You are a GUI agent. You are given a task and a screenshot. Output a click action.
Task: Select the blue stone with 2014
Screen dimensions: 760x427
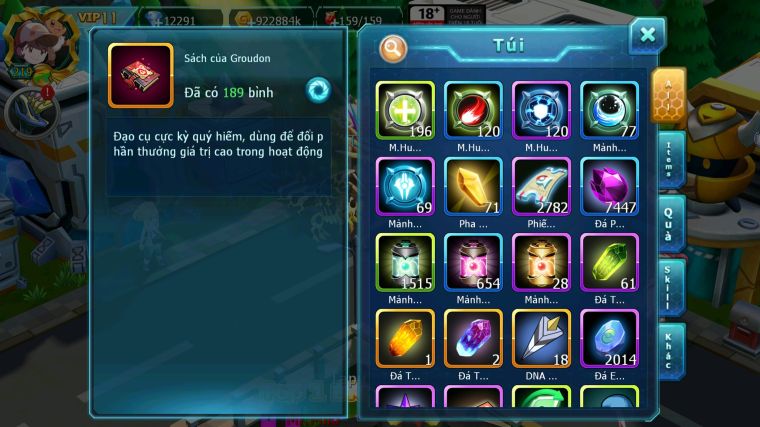609,338
